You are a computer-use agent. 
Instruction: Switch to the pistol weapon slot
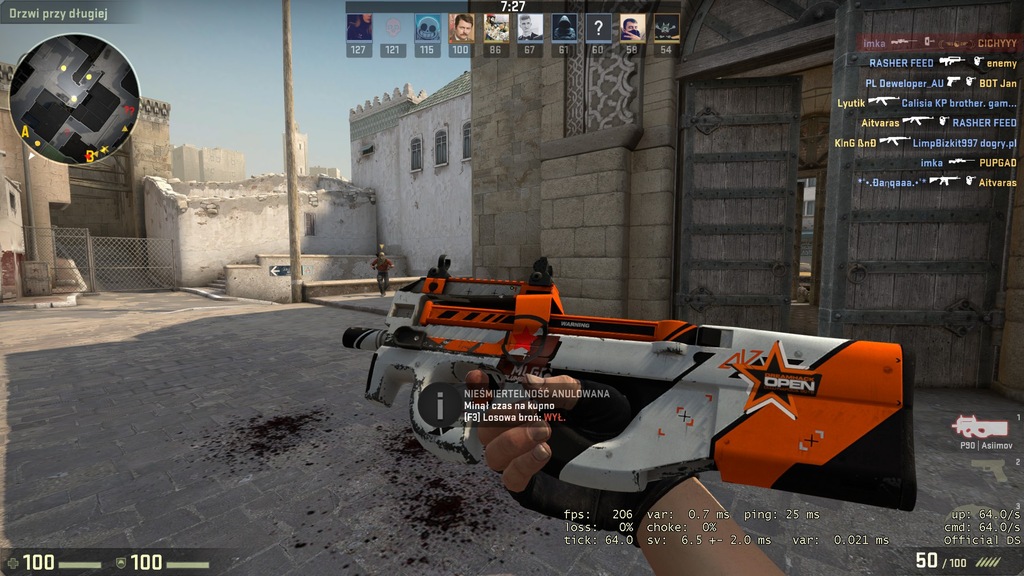coord(989,470)
